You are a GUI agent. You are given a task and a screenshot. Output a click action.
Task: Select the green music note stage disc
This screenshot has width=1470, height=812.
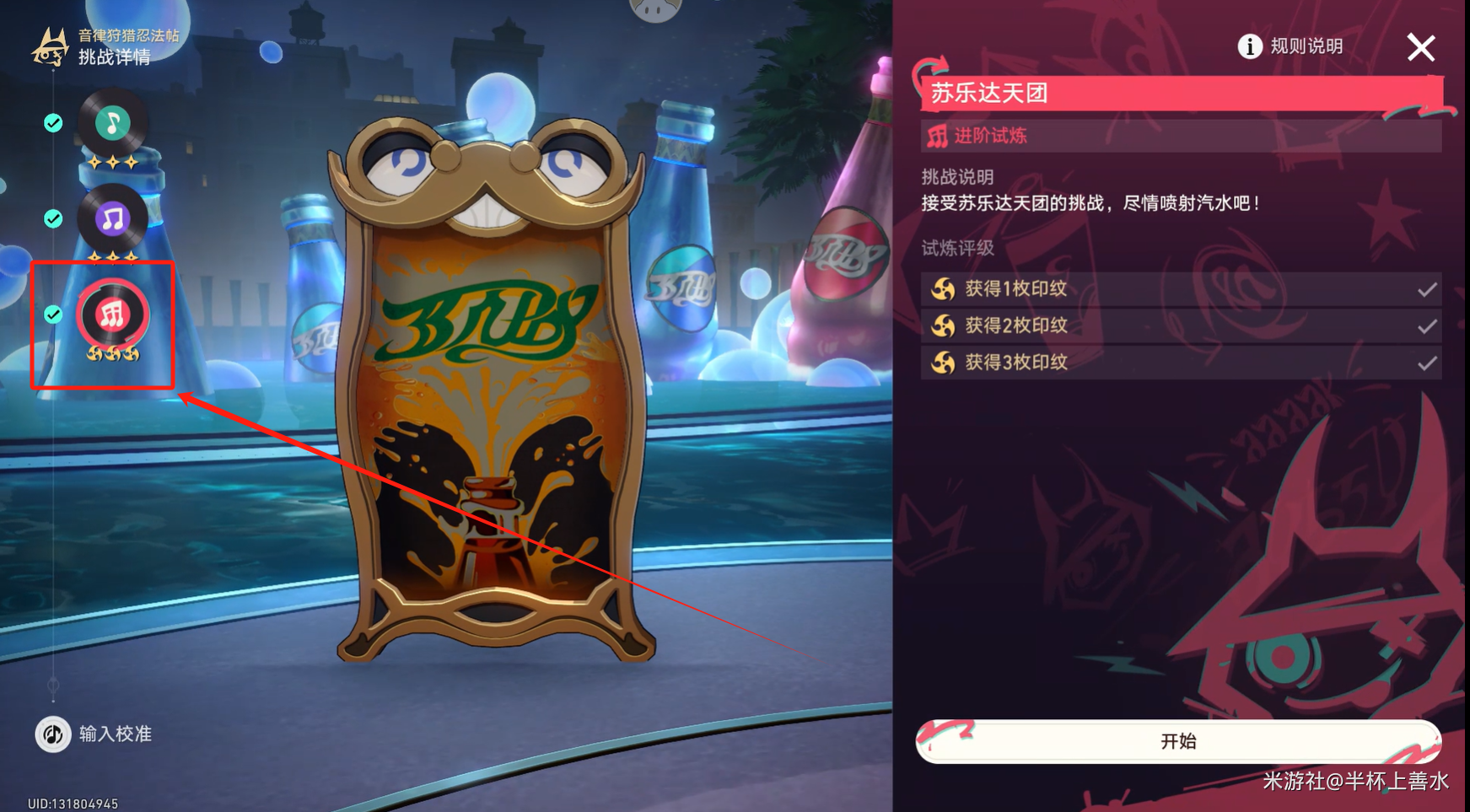click(x=113, y=124)
